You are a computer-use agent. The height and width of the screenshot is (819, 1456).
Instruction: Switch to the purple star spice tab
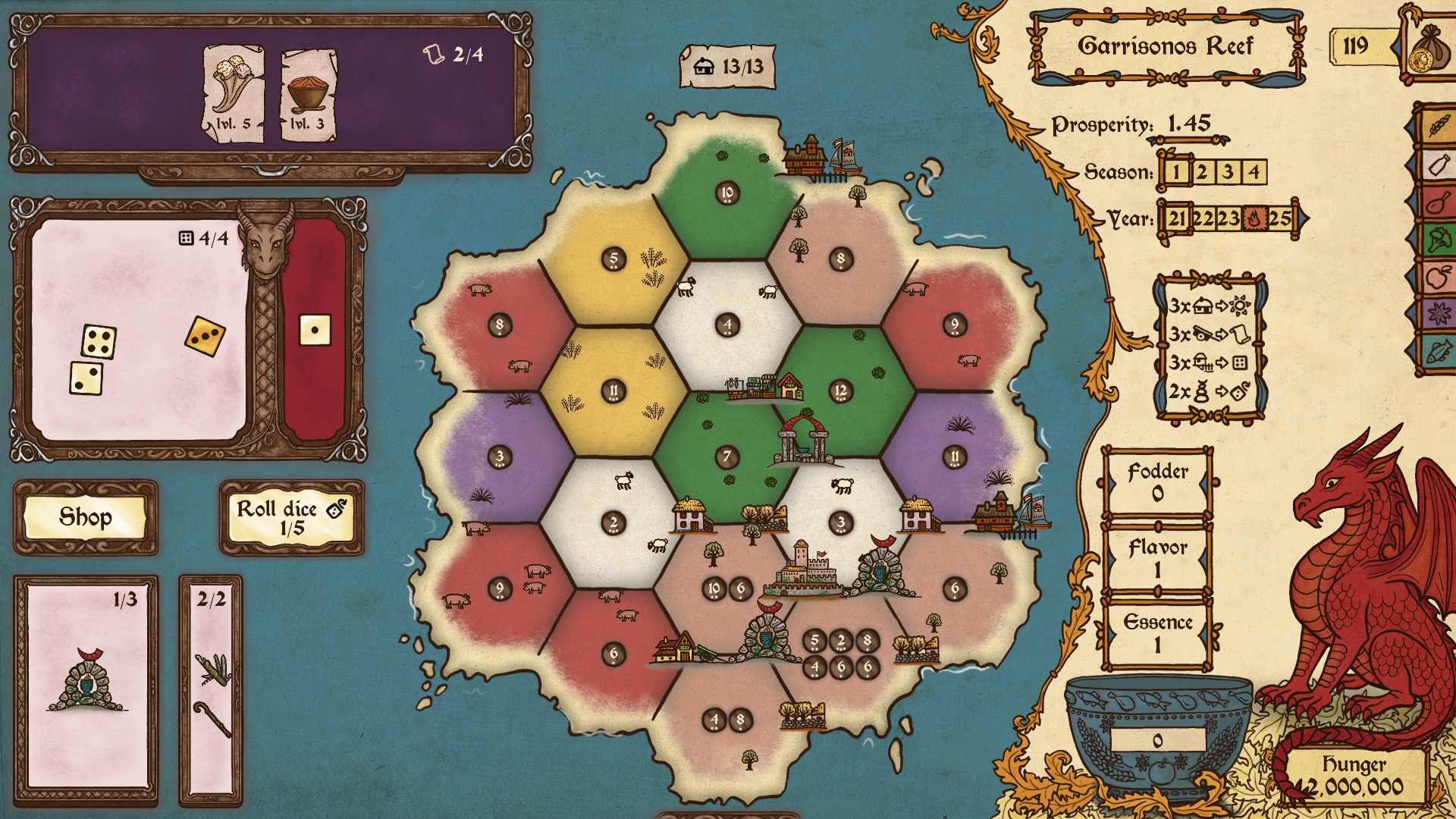tap(1438, 314)
